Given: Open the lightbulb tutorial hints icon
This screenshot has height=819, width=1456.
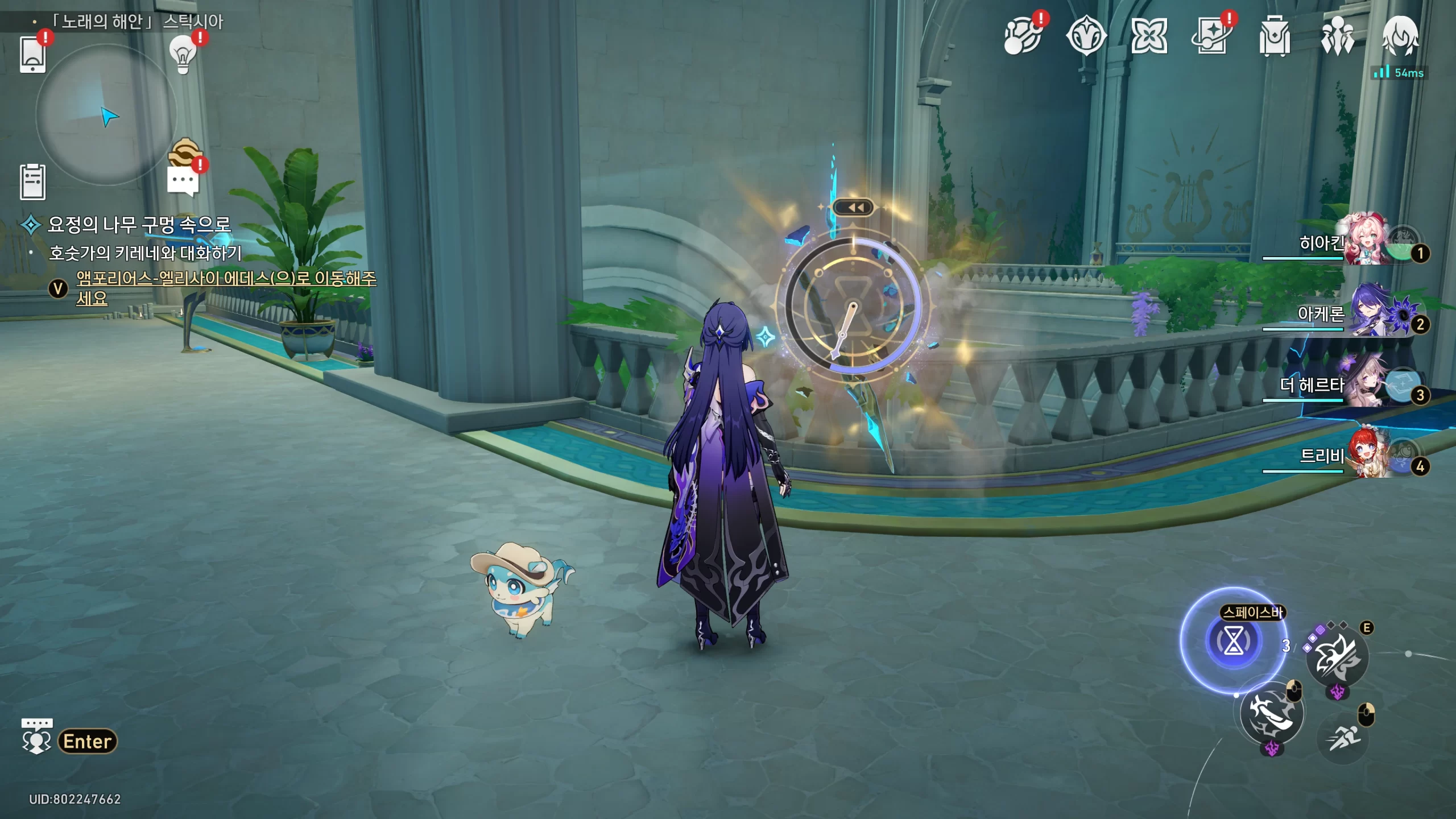Looking at the screenshot, I should 183,54.
